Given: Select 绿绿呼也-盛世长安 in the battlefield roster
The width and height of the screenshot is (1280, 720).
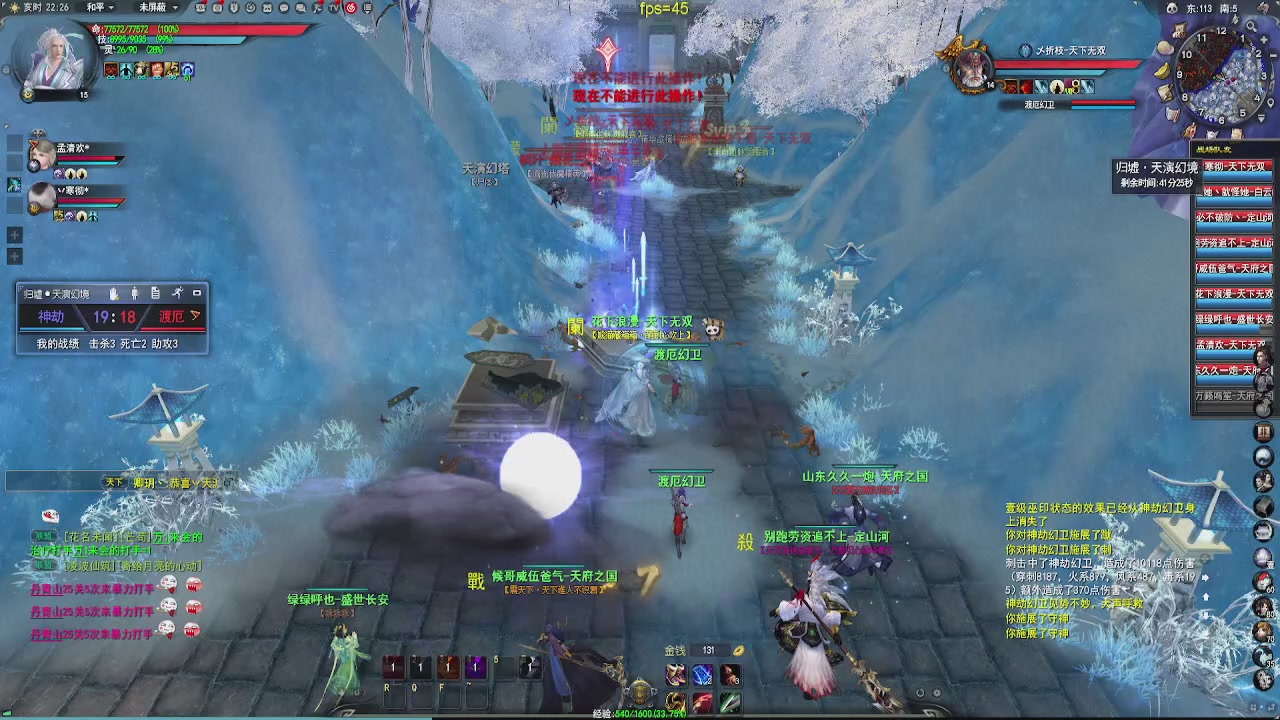Looking at the screenshot, I should [x=1234, y=319].
